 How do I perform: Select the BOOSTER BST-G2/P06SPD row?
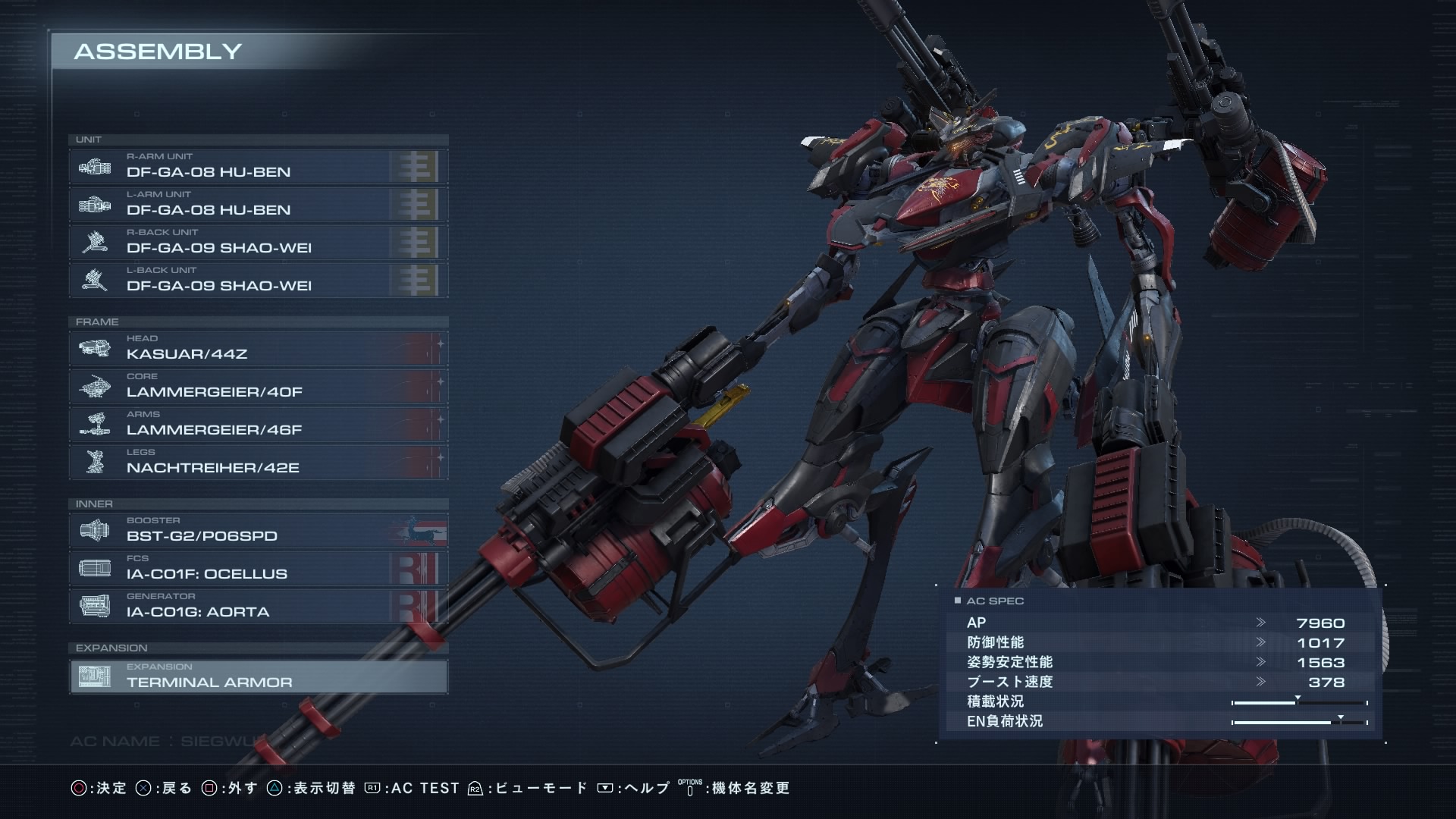(258, 530)
